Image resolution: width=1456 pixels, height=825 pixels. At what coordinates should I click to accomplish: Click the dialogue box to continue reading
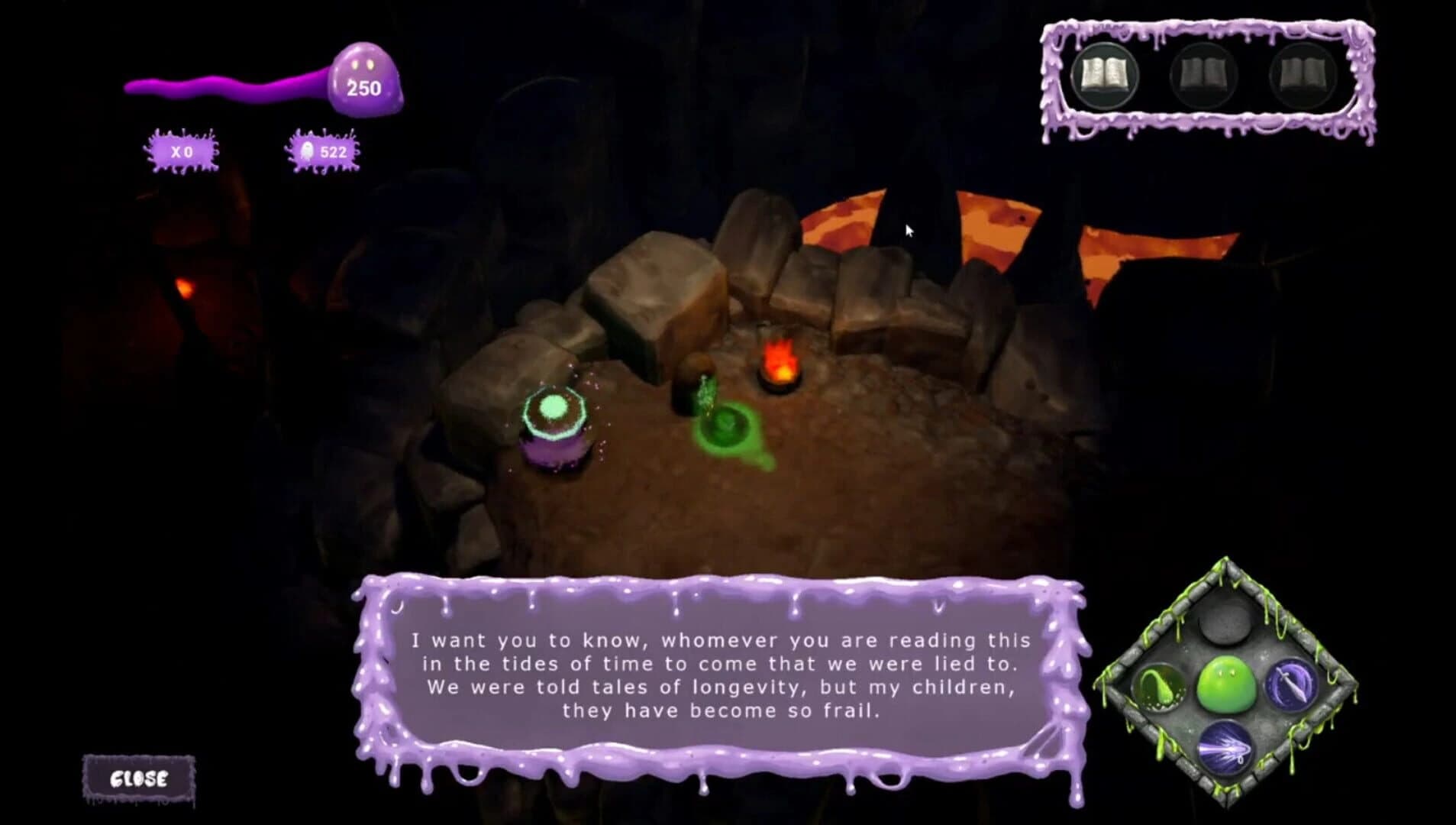point(722,676)
